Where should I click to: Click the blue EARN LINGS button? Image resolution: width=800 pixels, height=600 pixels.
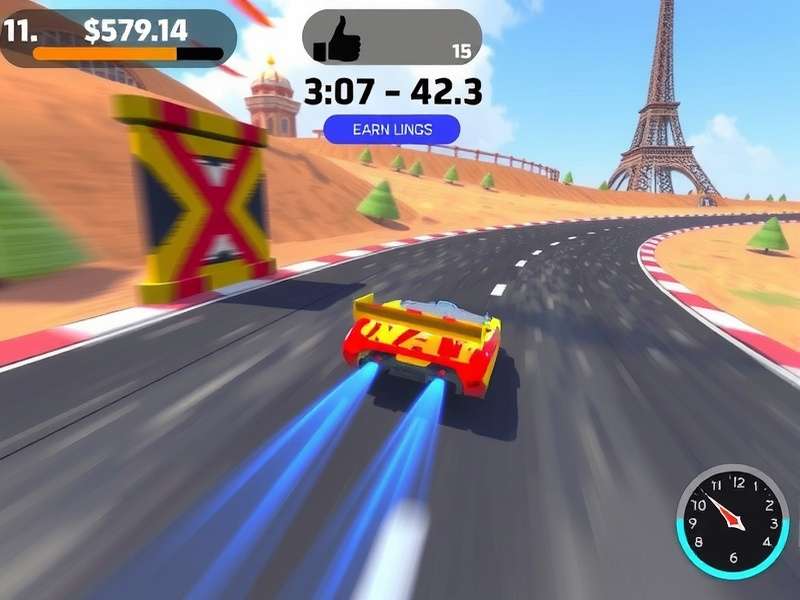pos(392,129)
